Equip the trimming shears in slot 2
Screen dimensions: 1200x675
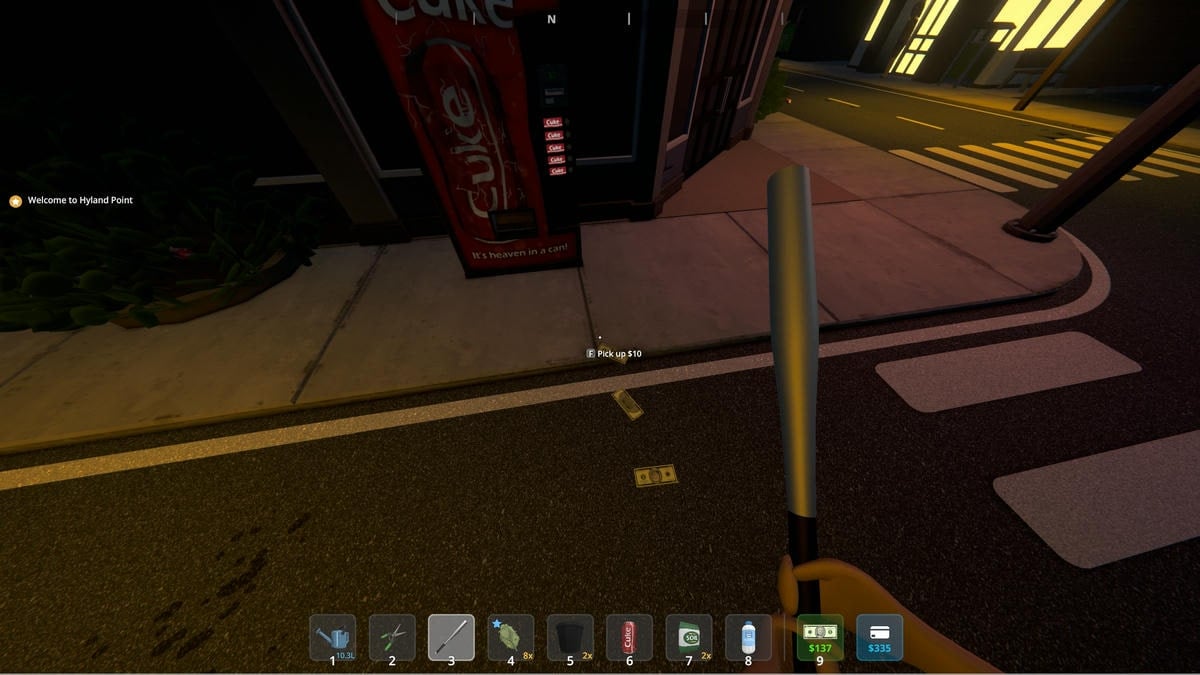coord(392,637)
